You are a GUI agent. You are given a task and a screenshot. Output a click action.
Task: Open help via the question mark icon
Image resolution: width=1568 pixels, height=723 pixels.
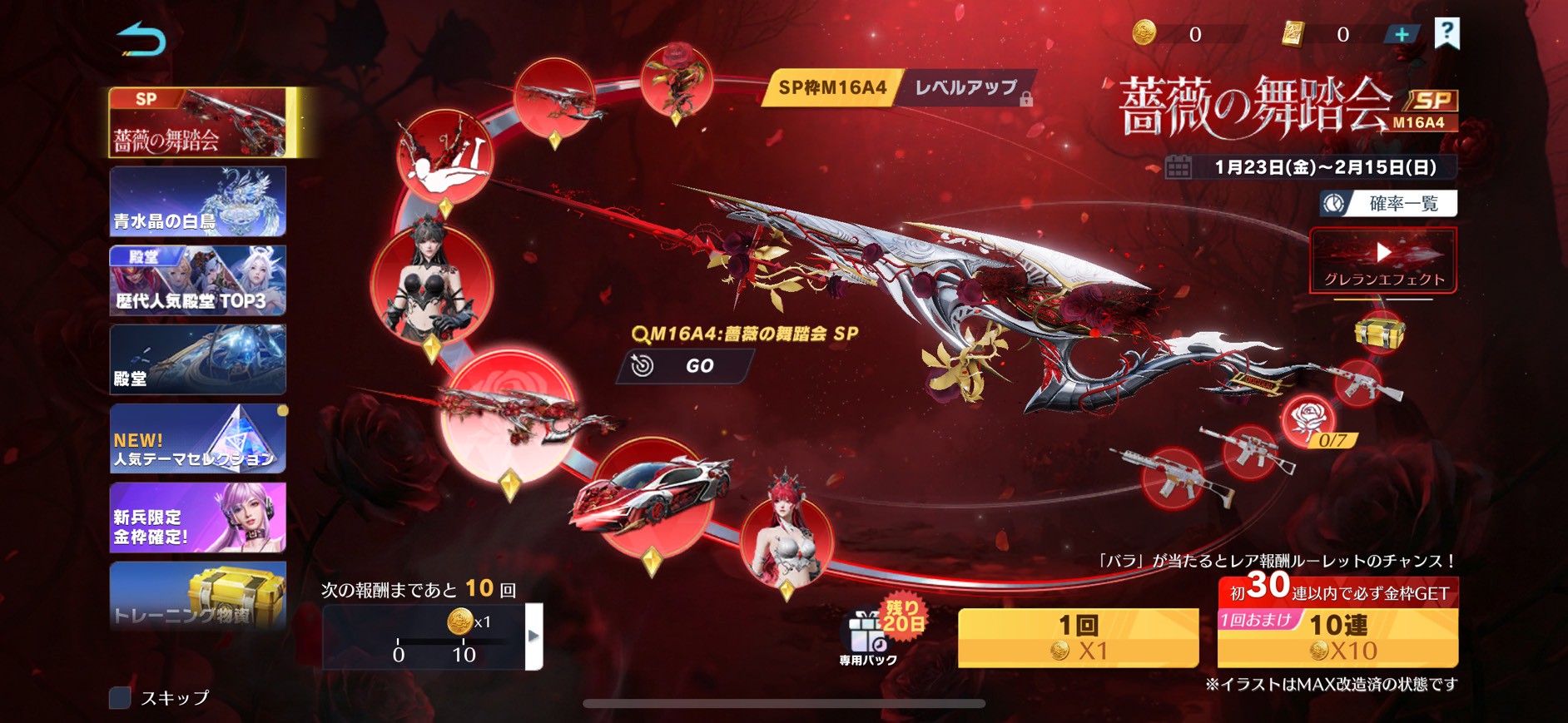tap(1447, 33)
